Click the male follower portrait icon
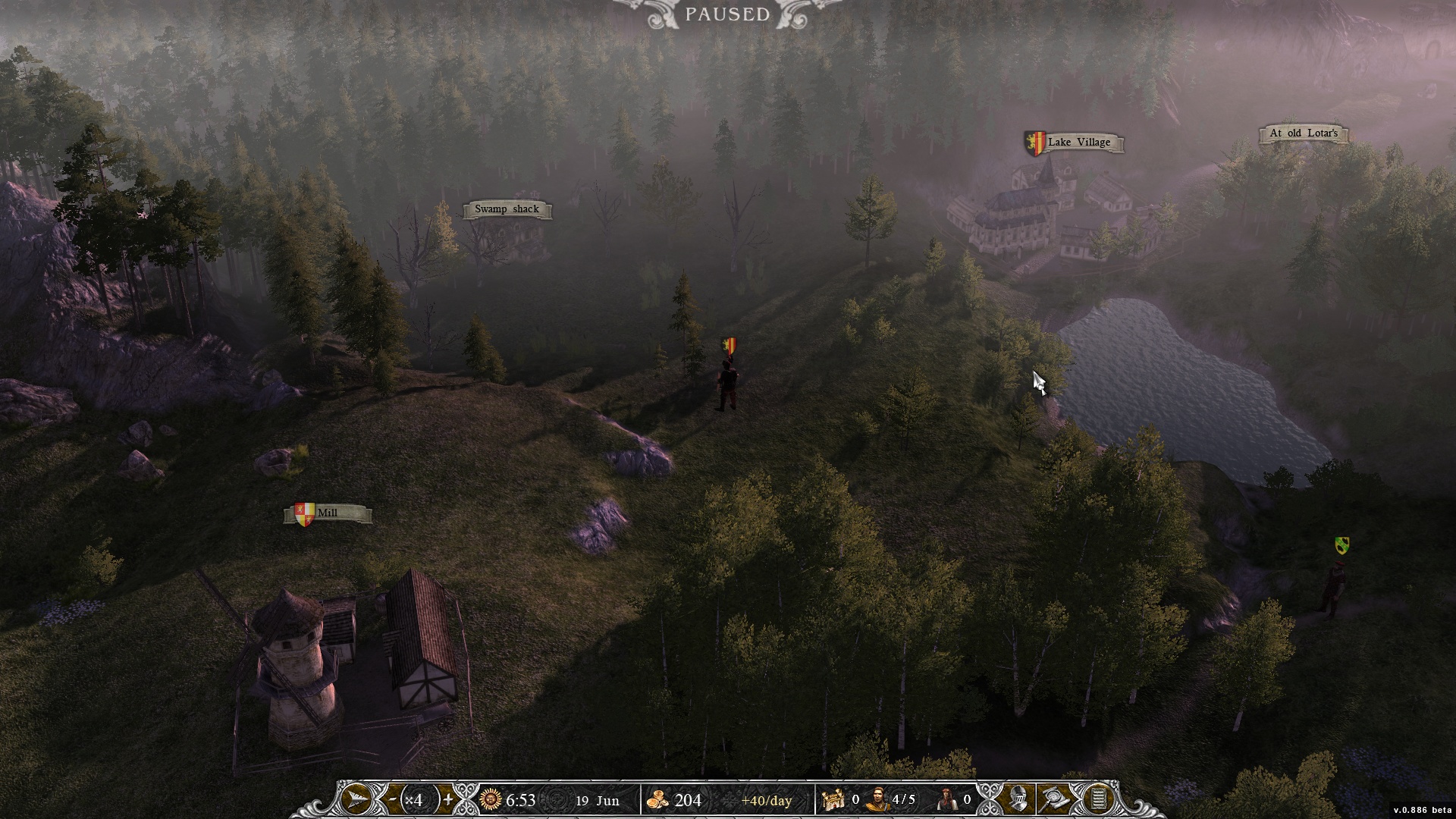 click(x=877, y=799)
